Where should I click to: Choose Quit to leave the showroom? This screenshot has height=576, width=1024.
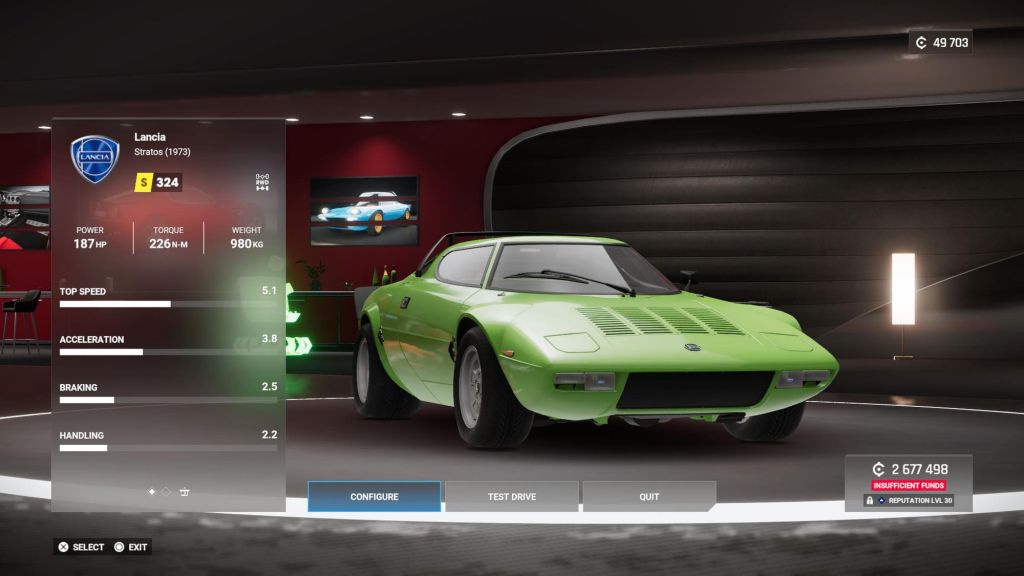click(x=649, y=497)
